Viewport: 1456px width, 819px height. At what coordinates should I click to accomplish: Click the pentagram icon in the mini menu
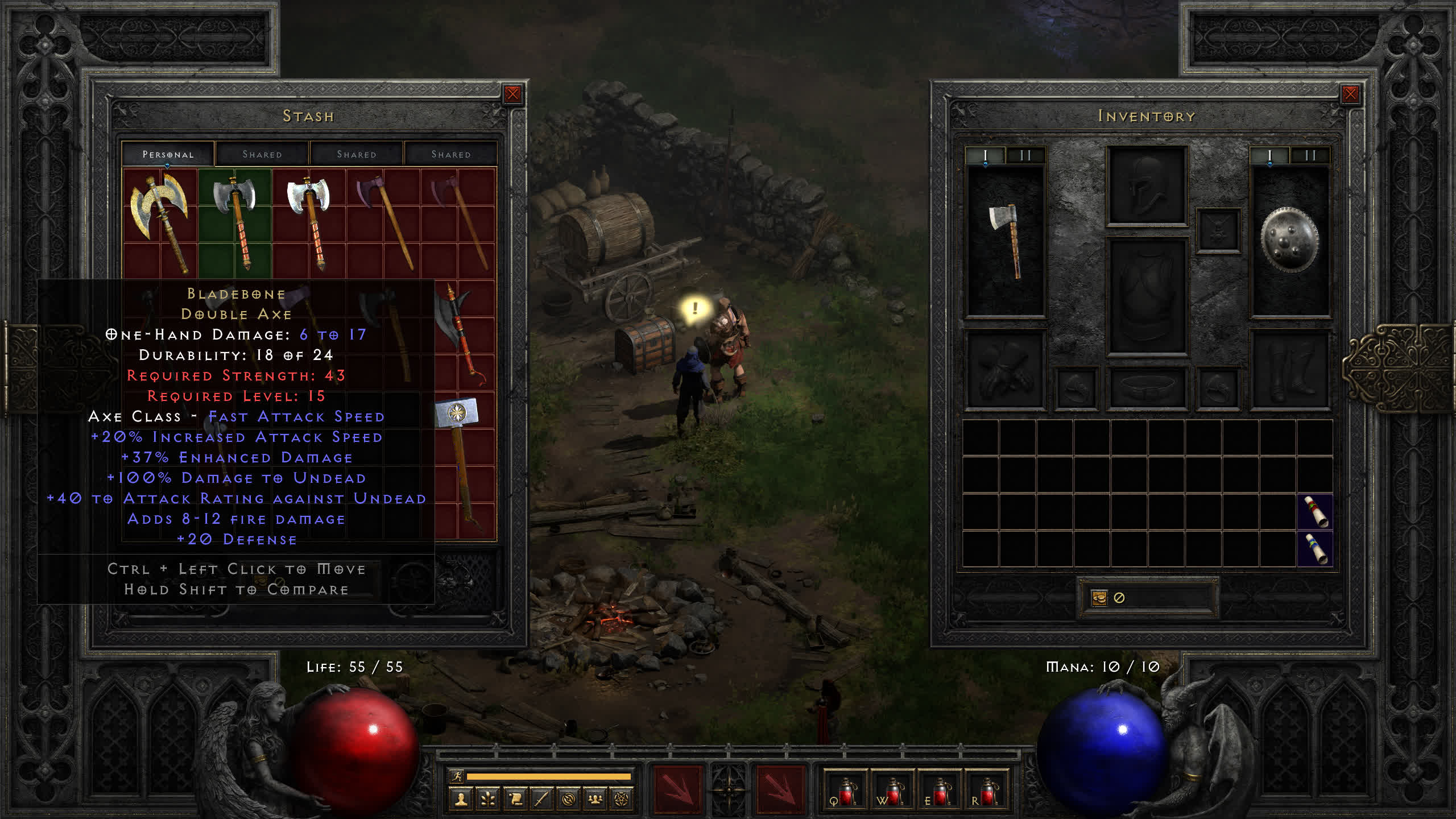[x=622, y=800]
